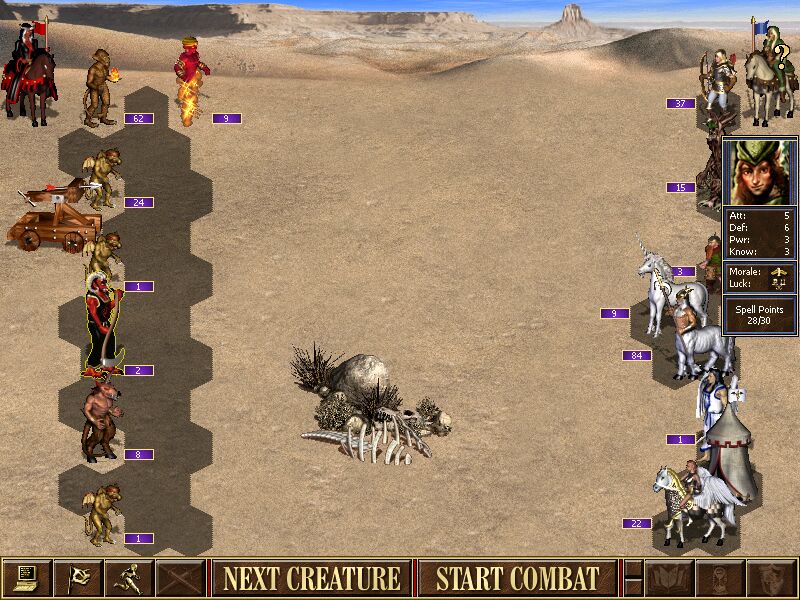Start Combat to end tactics phase
Screen dimensions: 800x600
pos(517,578)
